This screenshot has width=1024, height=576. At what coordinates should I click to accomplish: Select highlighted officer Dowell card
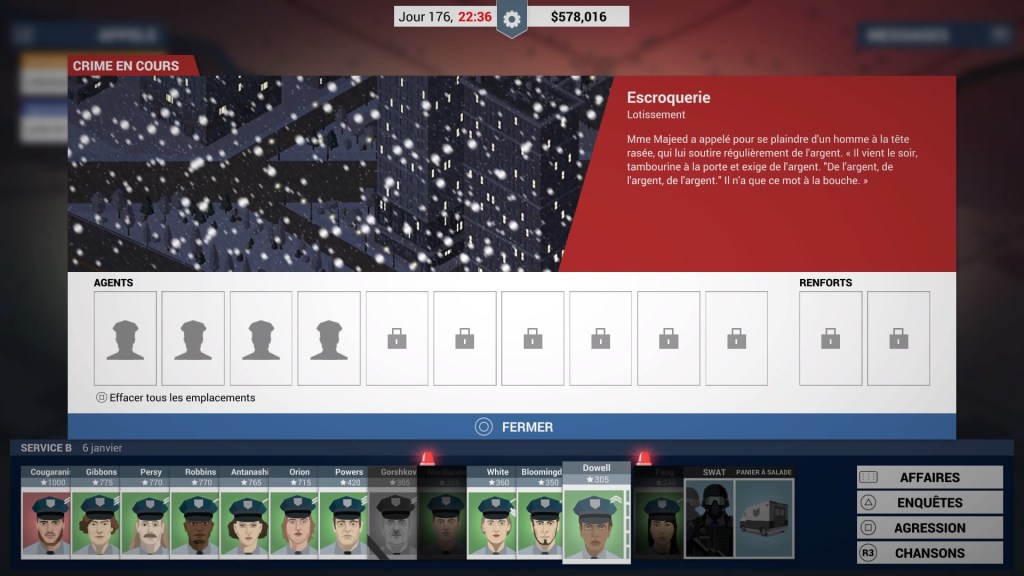(596, 513)
